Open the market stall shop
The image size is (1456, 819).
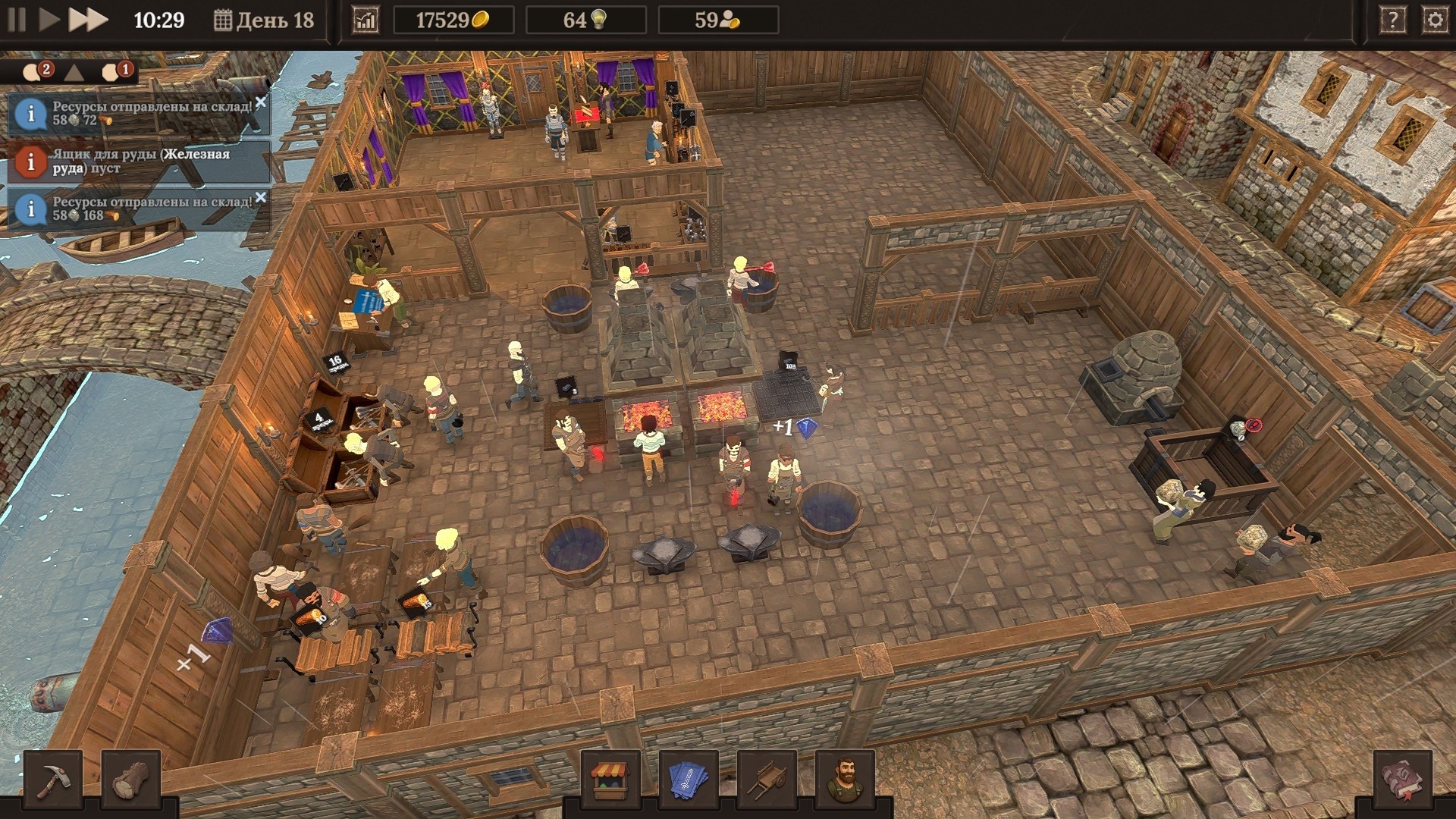(x=610, y=780)
